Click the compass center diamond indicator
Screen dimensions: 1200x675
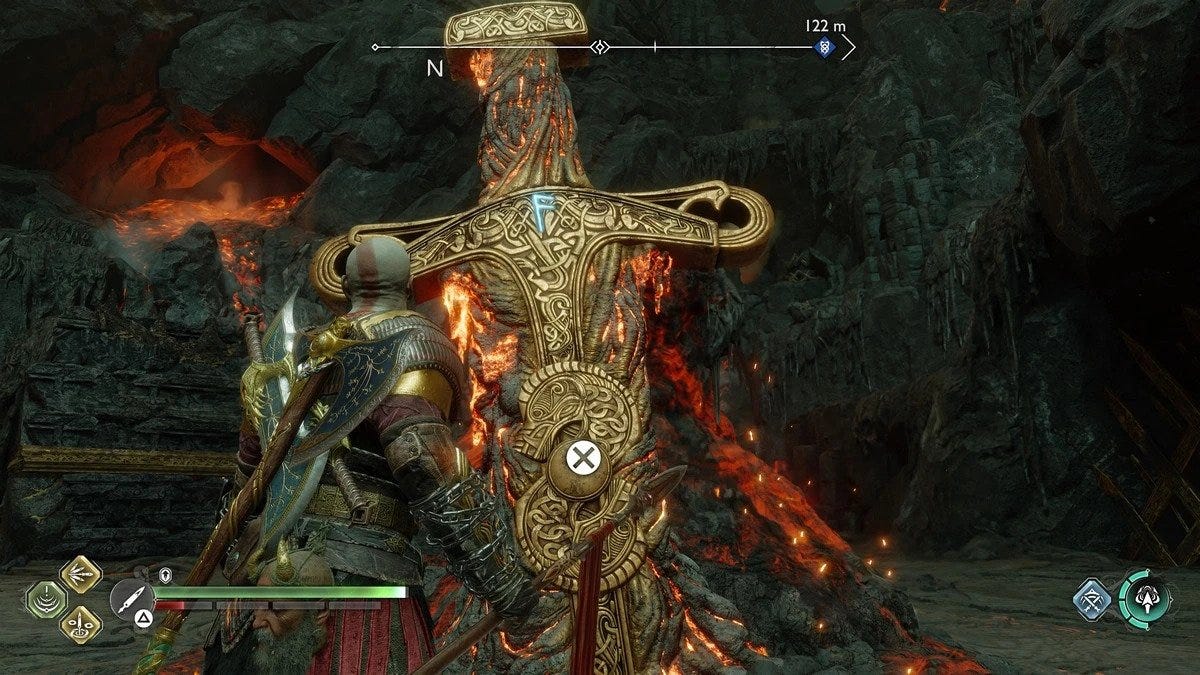click(600, 47)
